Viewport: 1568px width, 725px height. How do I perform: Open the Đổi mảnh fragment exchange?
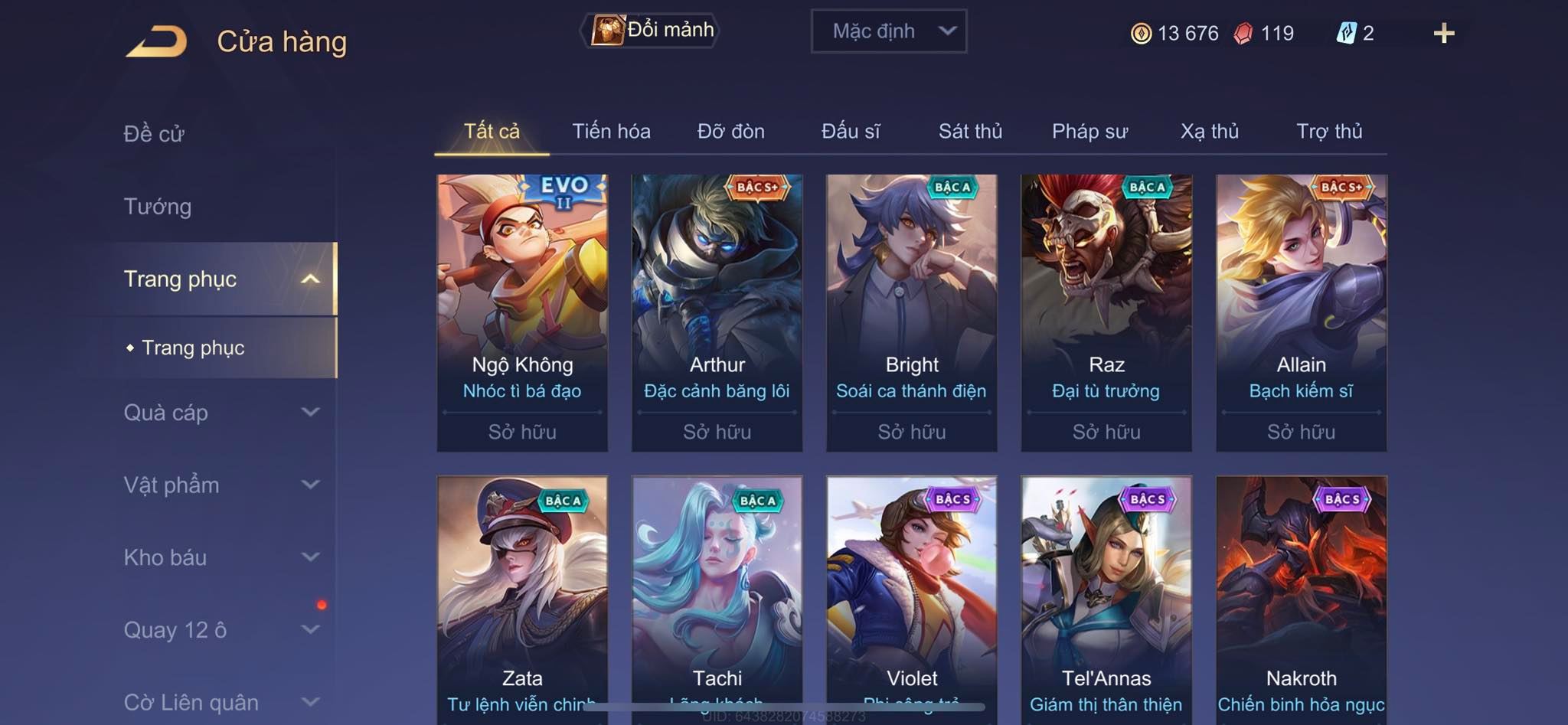point(653,31)
